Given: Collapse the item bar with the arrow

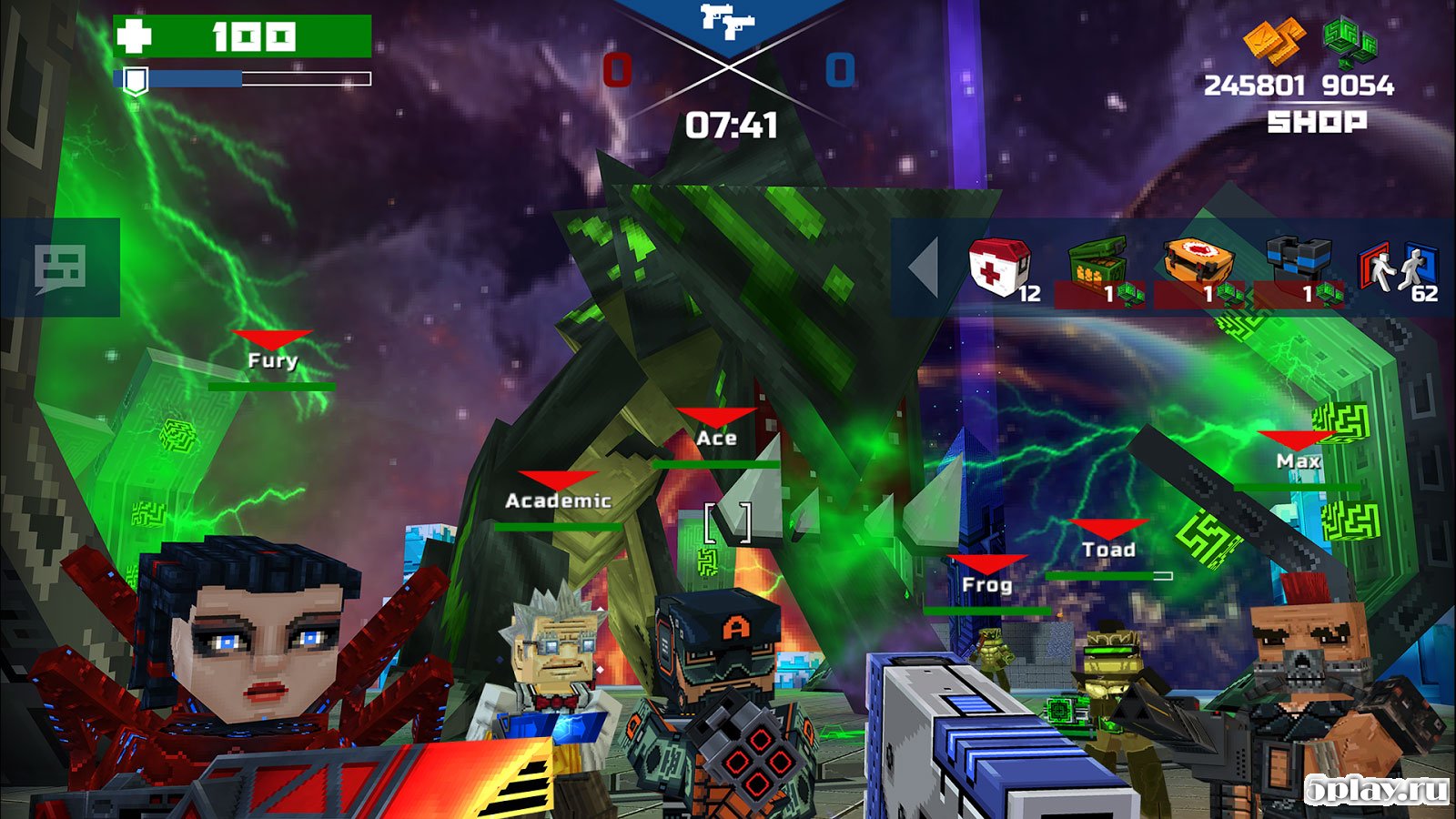Looking at the screenshot, I should [924, 268].
